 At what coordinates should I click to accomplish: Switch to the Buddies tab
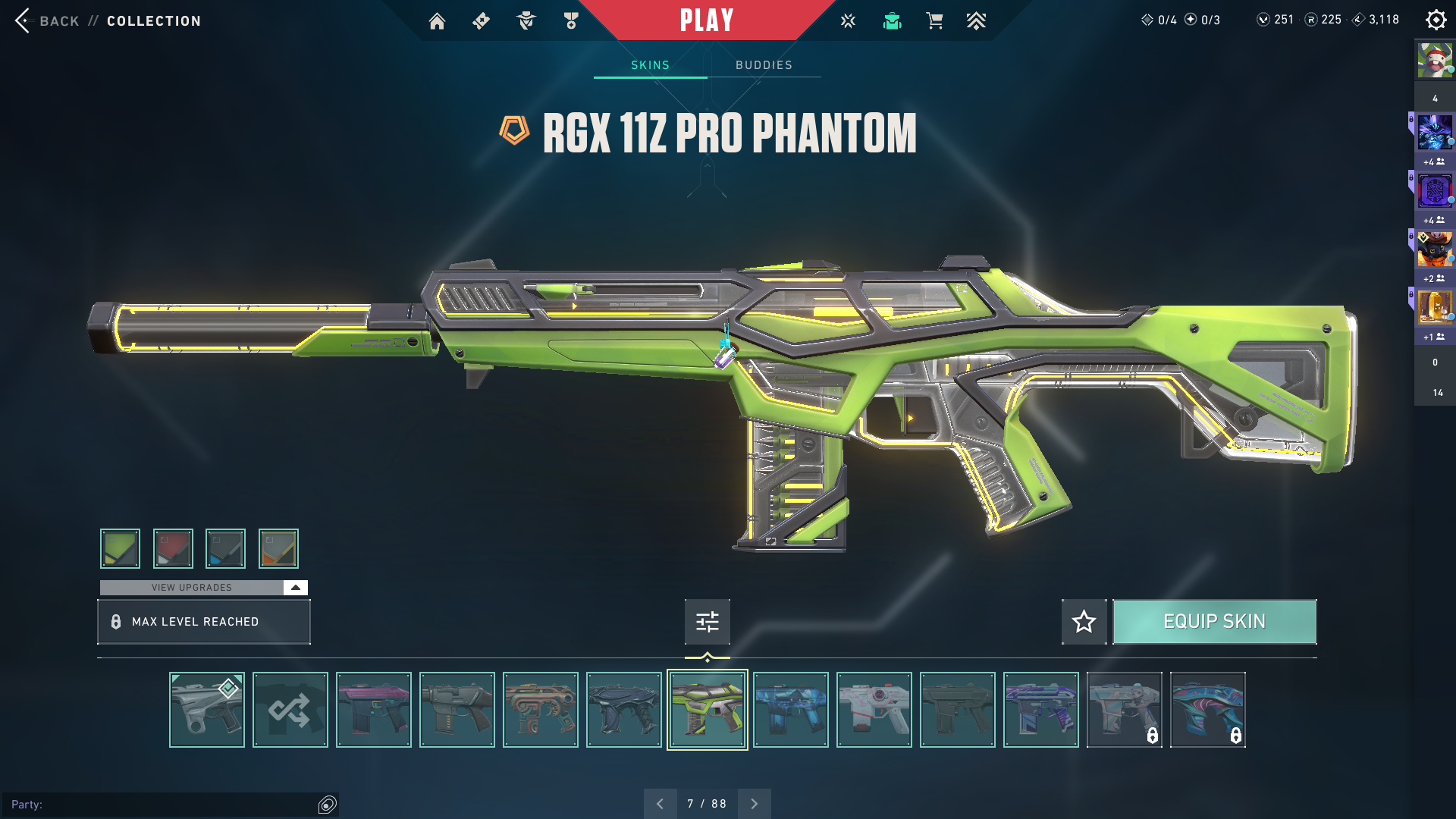pos(764,65)
